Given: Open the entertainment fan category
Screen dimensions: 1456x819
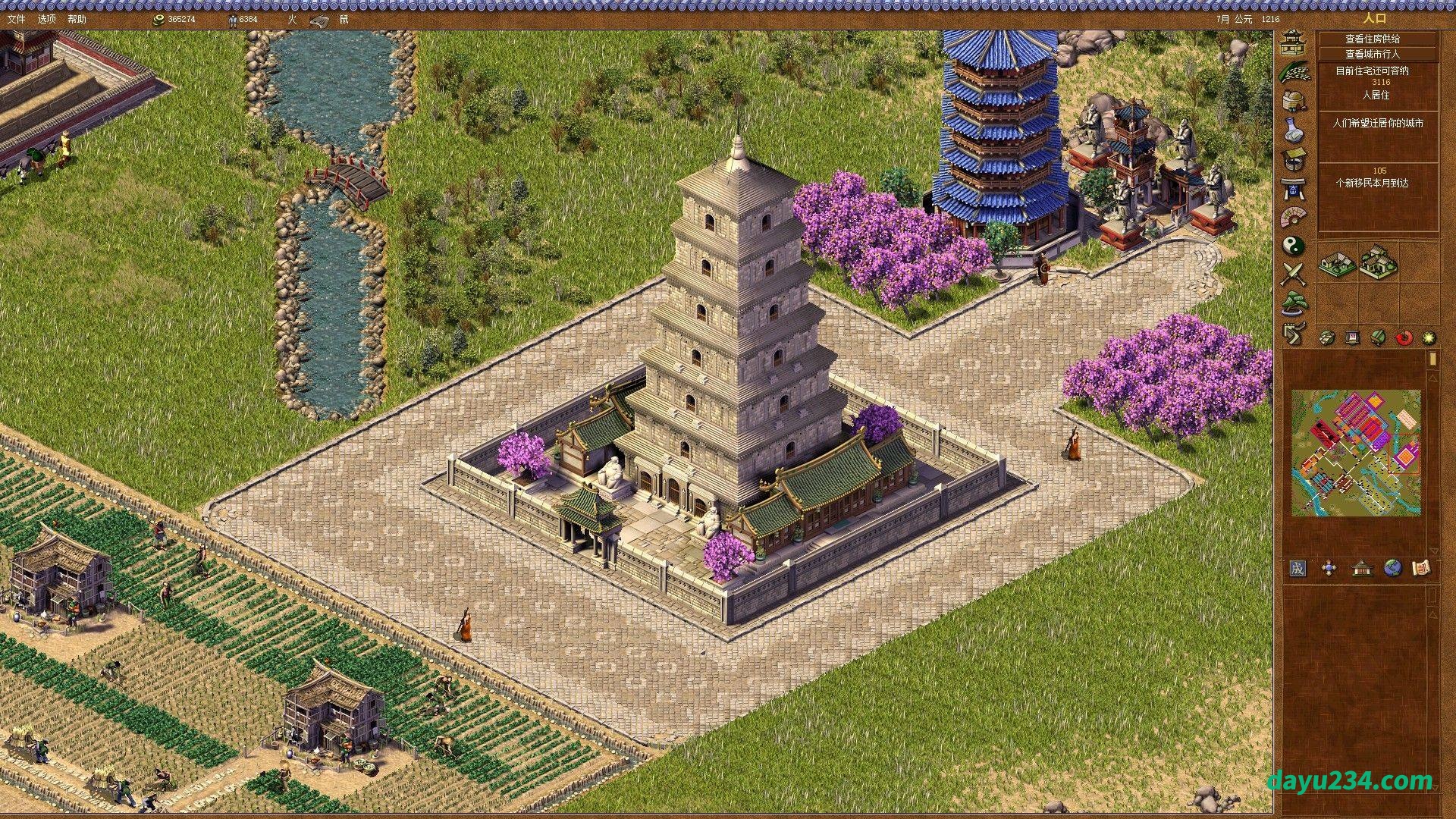Looking at the screenshot, I should pos(1293,217).
